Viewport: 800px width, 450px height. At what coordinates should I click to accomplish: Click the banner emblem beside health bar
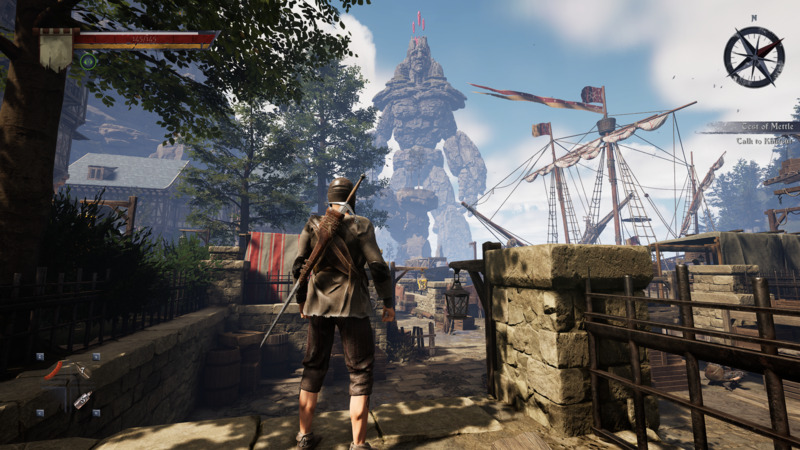(x=55, y=46)
